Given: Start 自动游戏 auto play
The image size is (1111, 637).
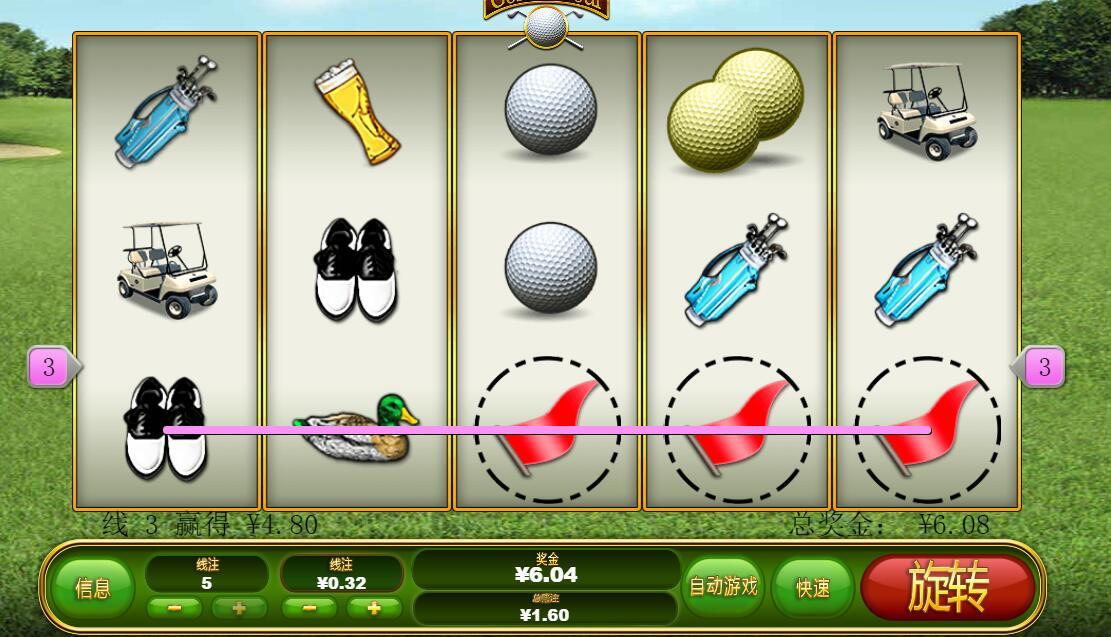Looking at the screenshot, I should (x=723, y=587).
